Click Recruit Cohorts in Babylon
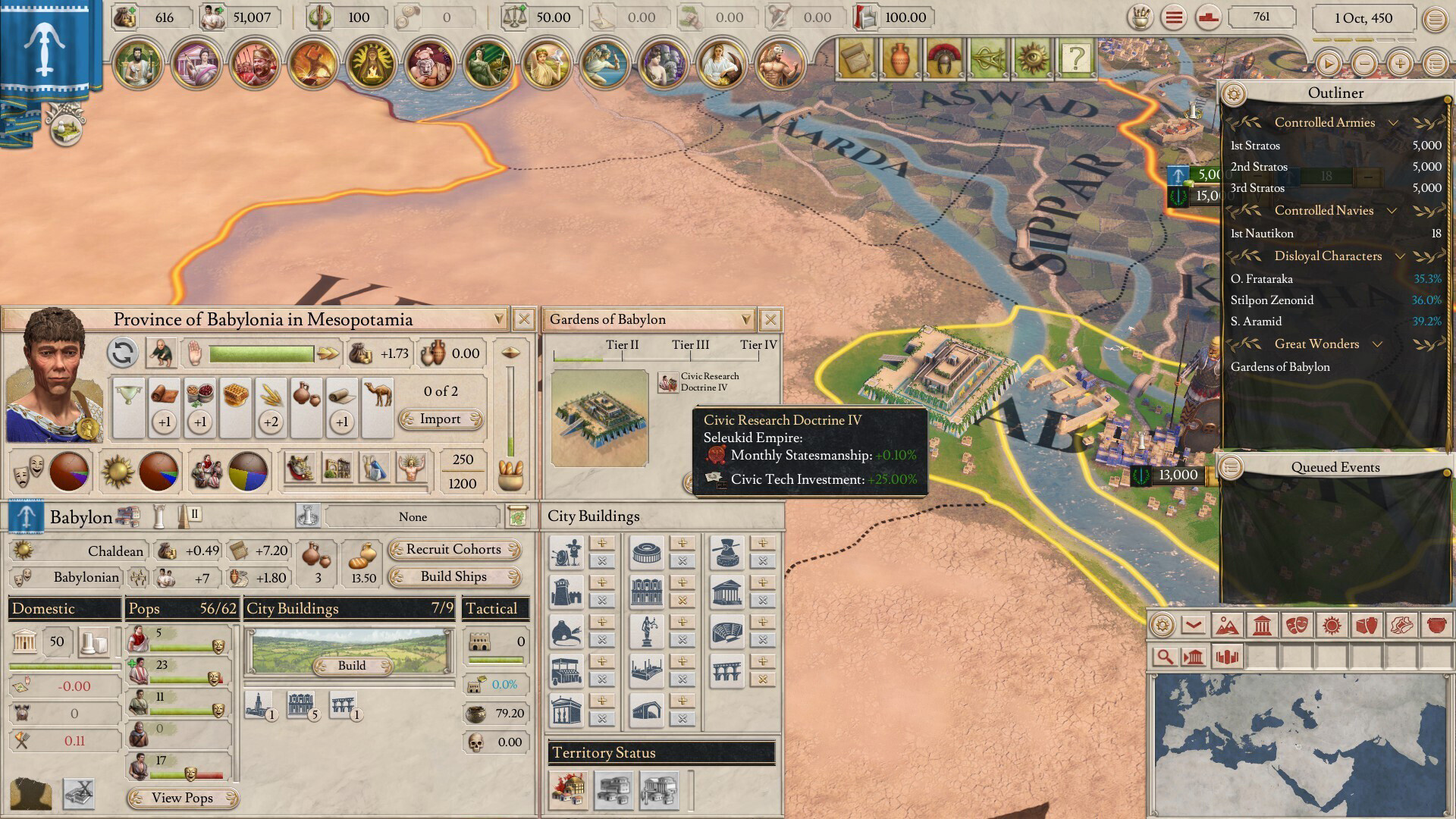1456x819 pixels. pyautogui.click(x=453, y=549)
